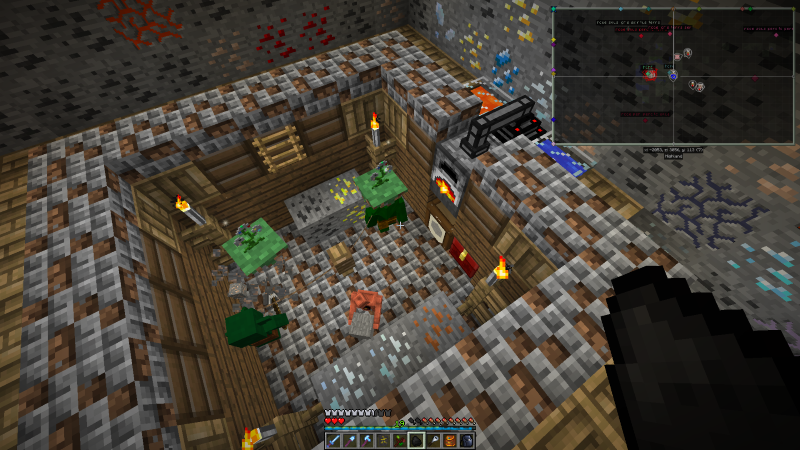Image resolution: width=800 pixels, height=450 pixels.
Task: Click the blue player marker on minimap
Action: [x=673, y=76]
